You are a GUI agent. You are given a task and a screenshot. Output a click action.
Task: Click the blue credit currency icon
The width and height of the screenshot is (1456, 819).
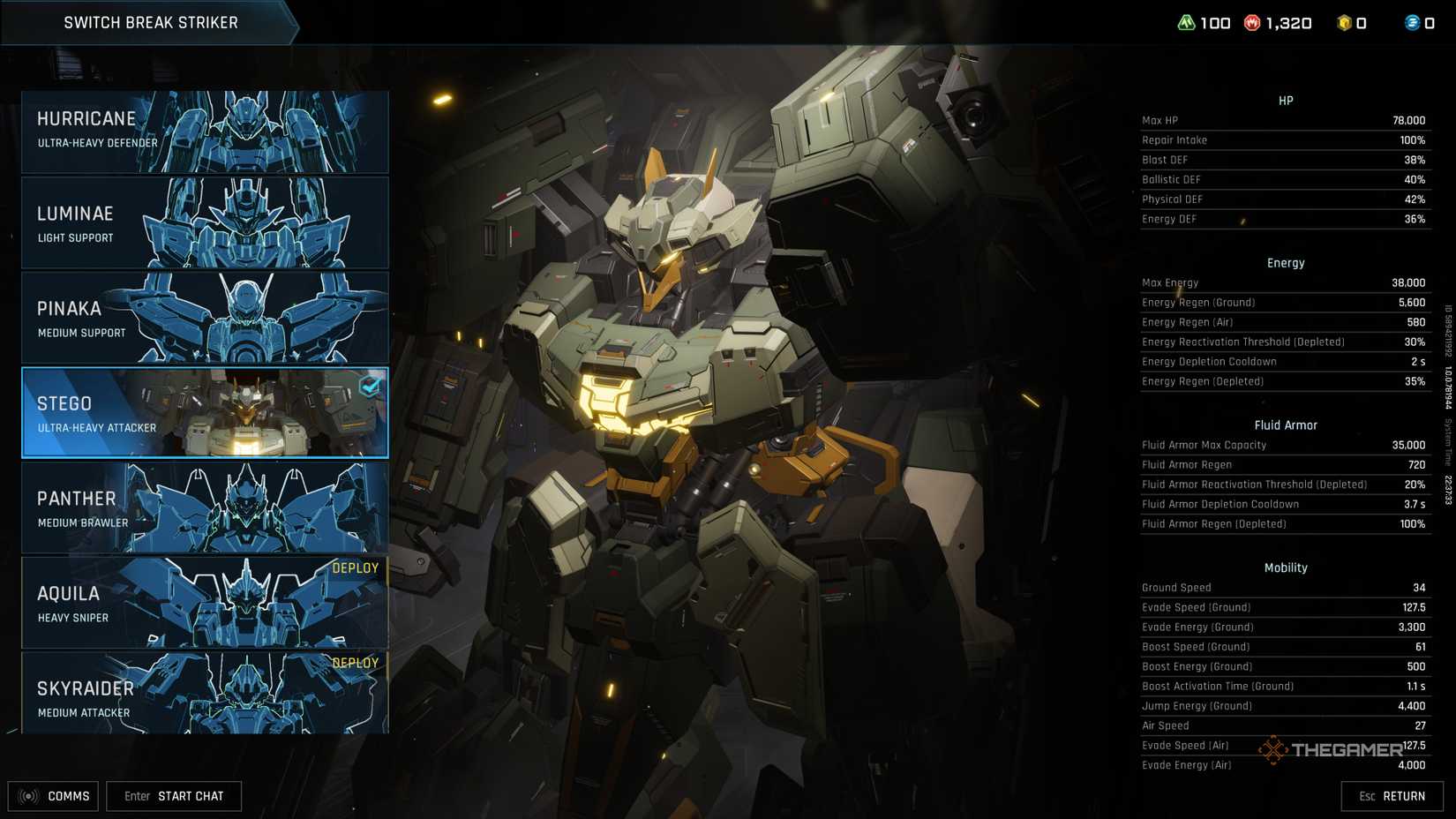[x=1411, y=22]
